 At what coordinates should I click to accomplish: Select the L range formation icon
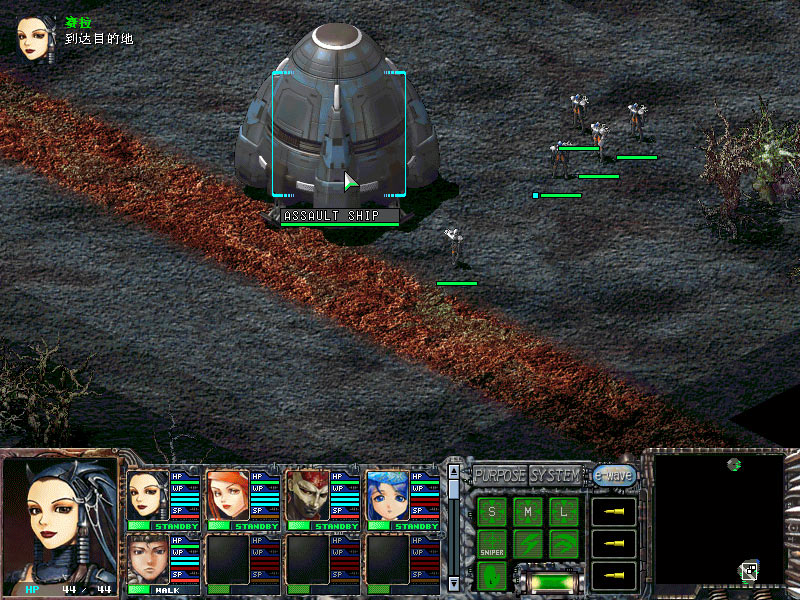563,513
